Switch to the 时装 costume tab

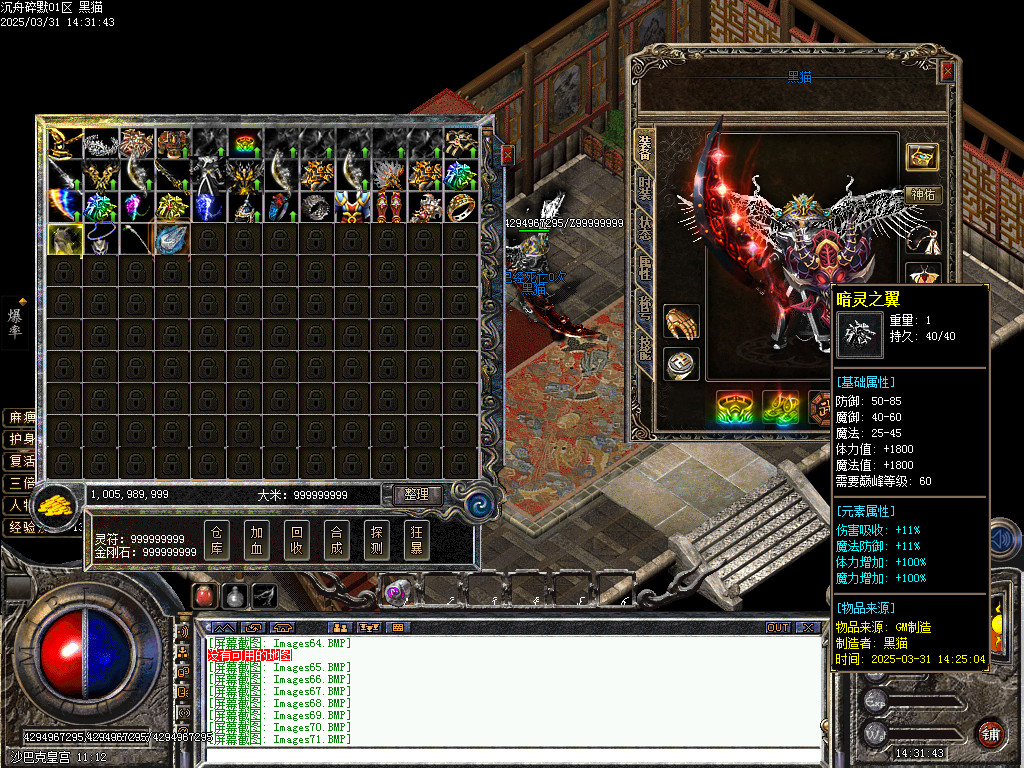point(644,188)
